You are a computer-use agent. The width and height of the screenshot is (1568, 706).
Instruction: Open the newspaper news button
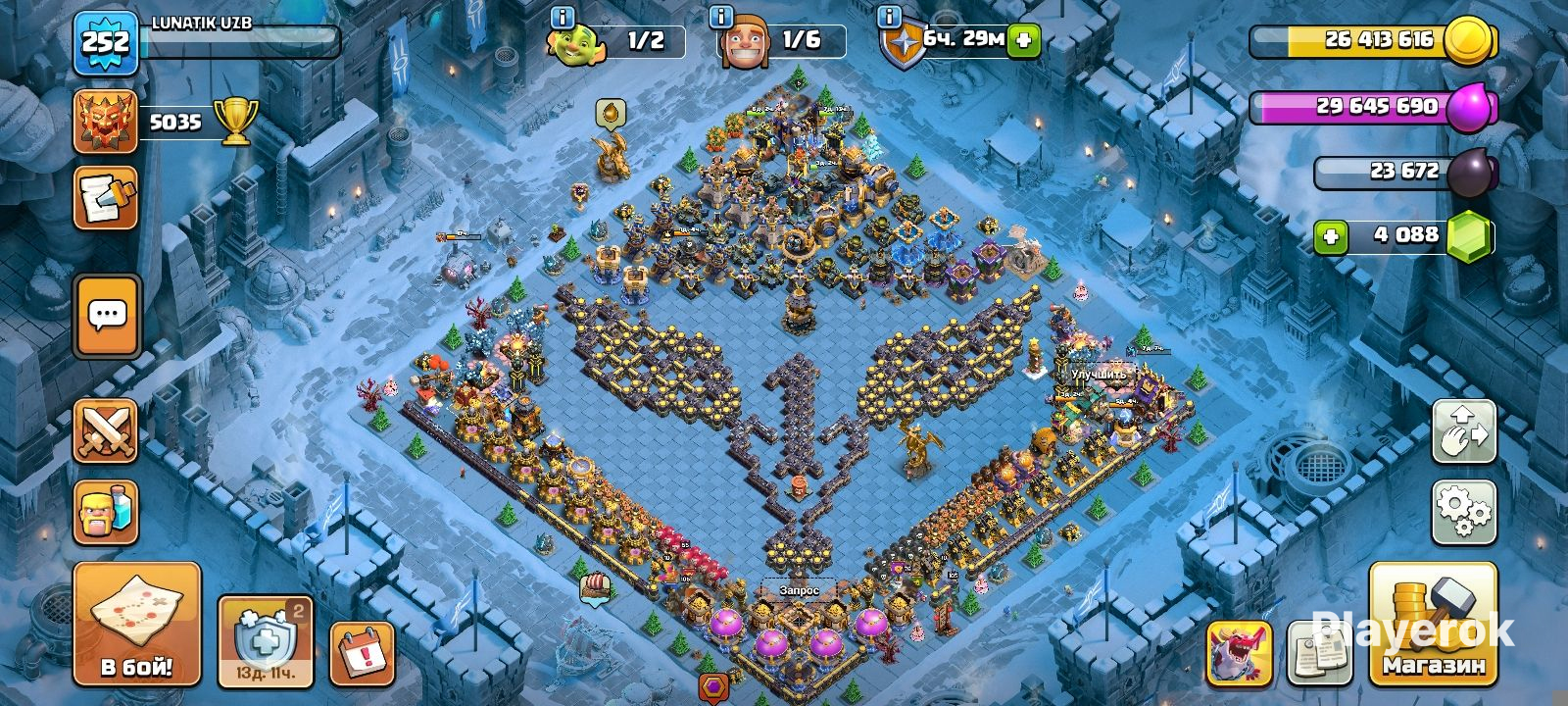tap(1317, 652)
